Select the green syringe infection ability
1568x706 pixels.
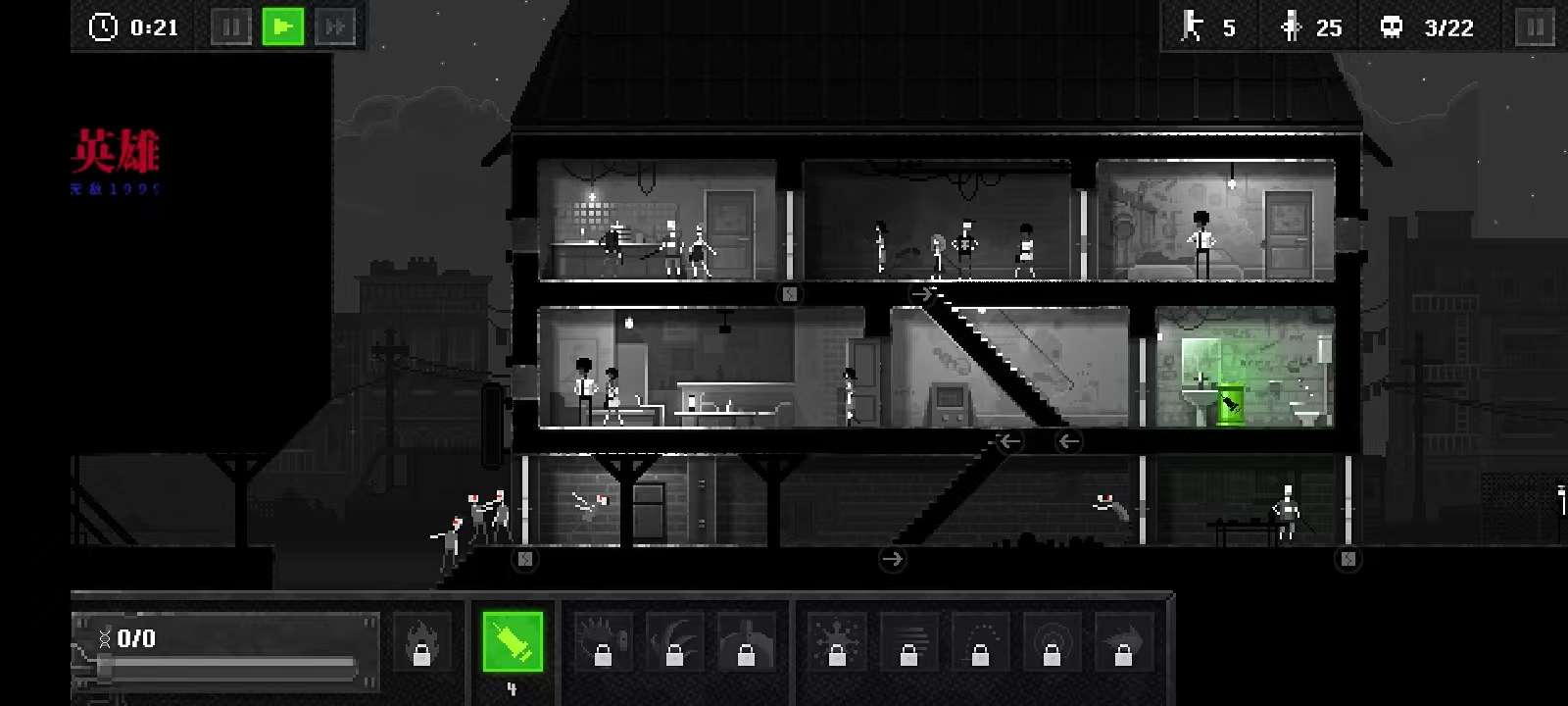(513, 641)
